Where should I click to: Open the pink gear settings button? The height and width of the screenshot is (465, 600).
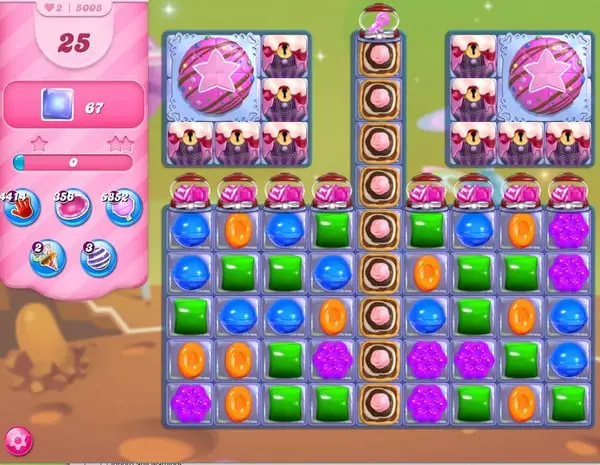tap(16, 439)
